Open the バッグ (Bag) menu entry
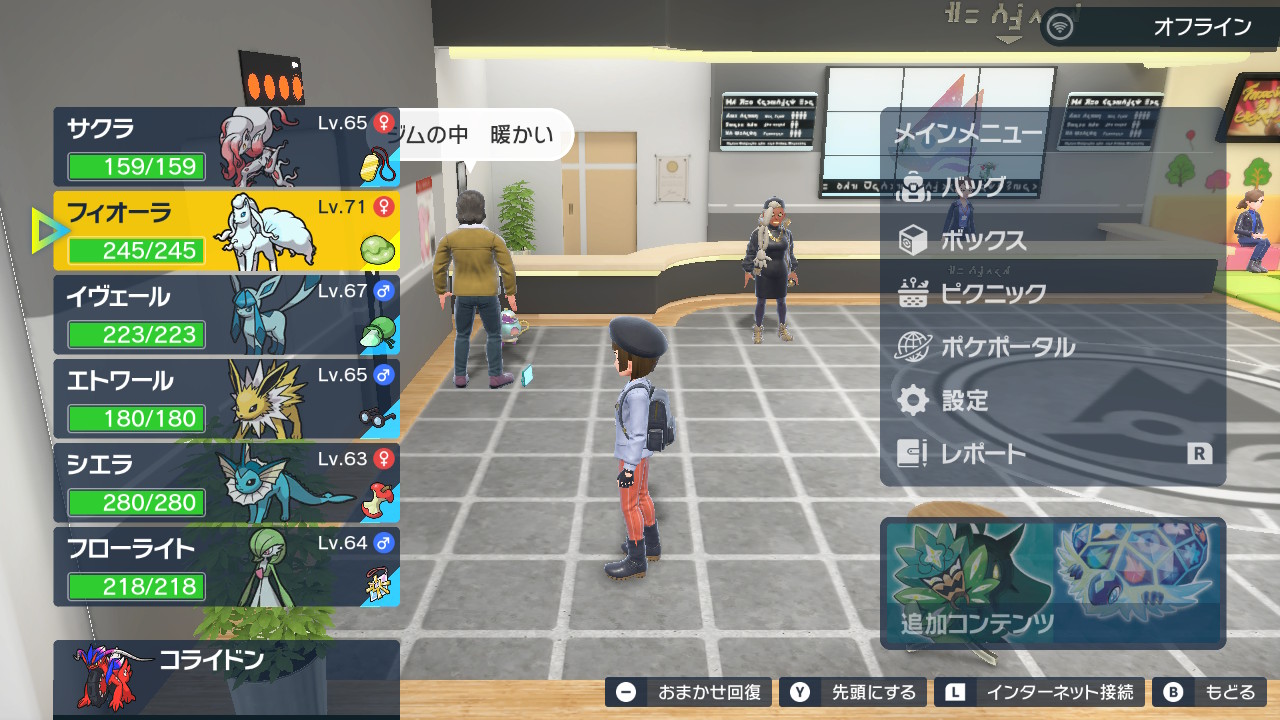1280x720 pixels. pyautogui.click(x=974, y=187)
